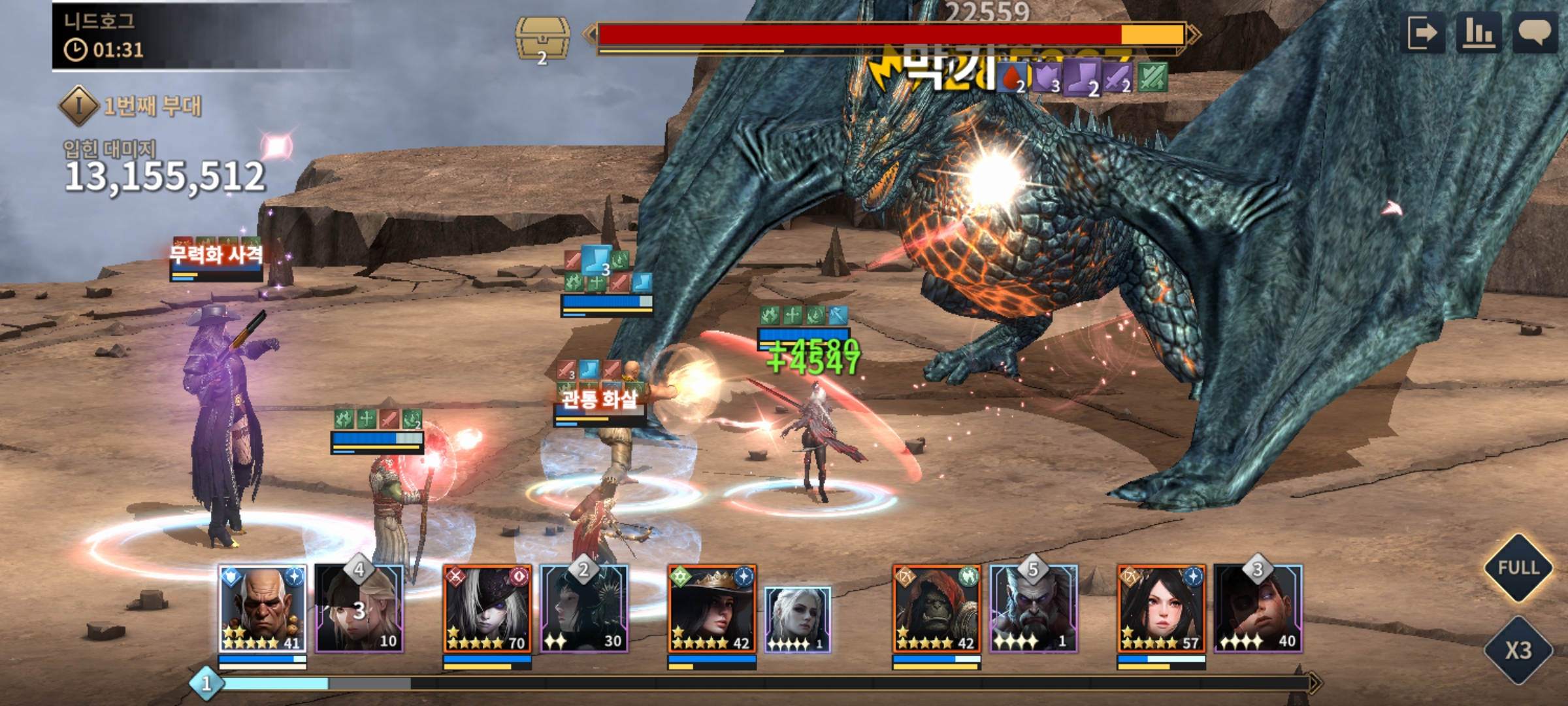Open the treasure chest loot counter
Screen dimensions: 1568x706
click(x=542, y=39)
